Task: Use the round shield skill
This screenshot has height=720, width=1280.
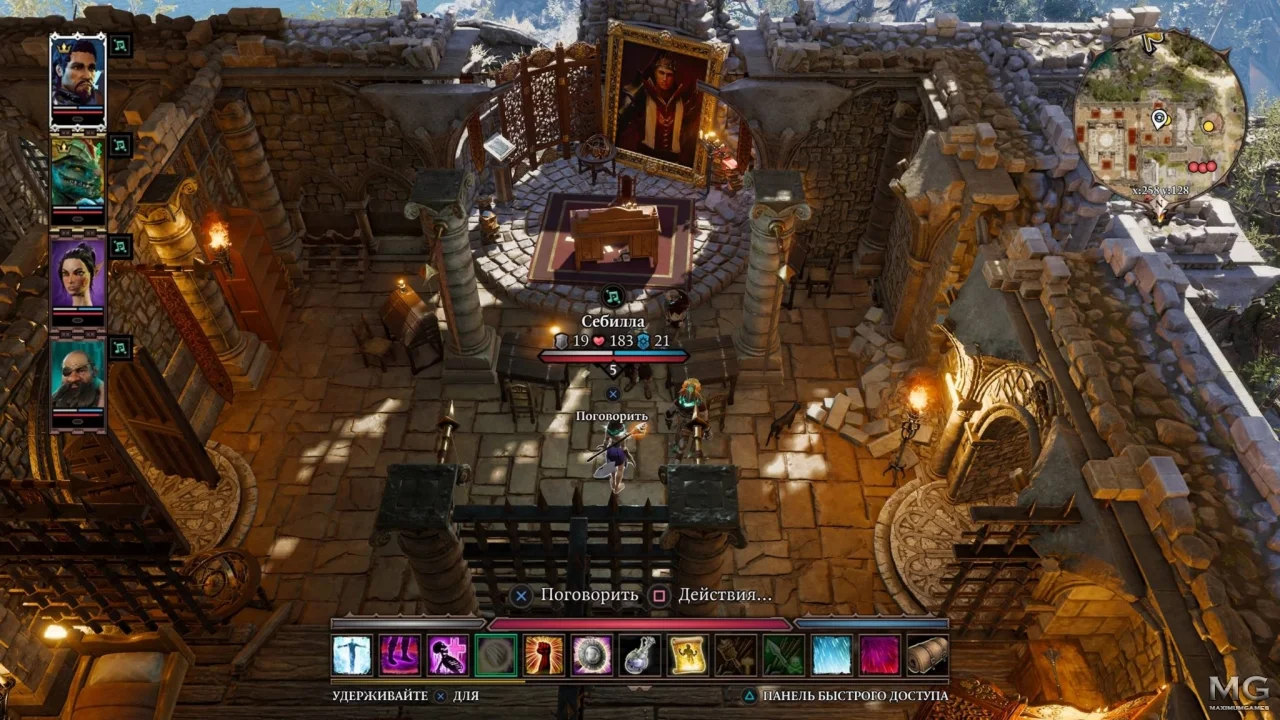Action: click(592, 655)
